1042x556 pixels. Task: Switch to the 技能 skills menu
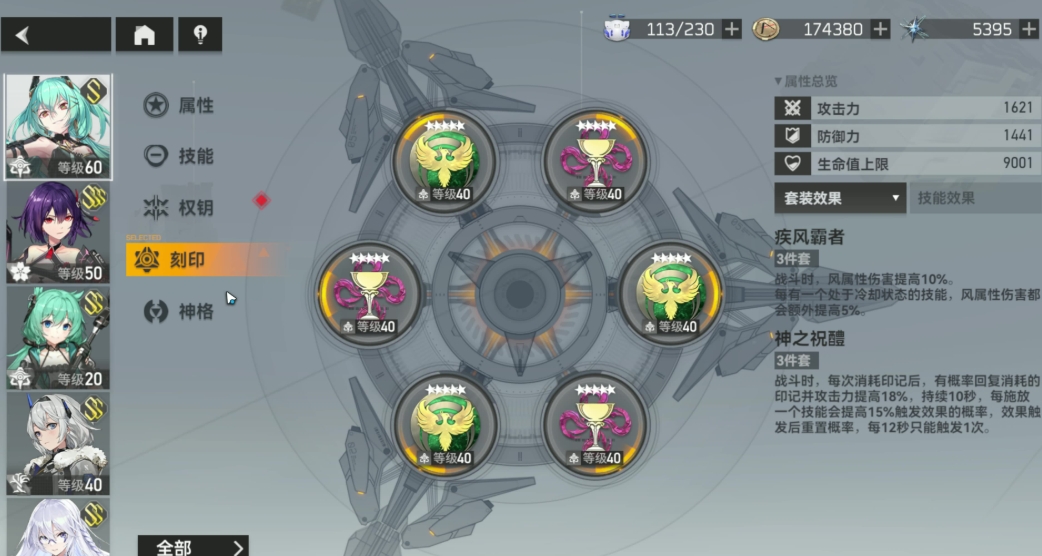[x=180, y=156]
